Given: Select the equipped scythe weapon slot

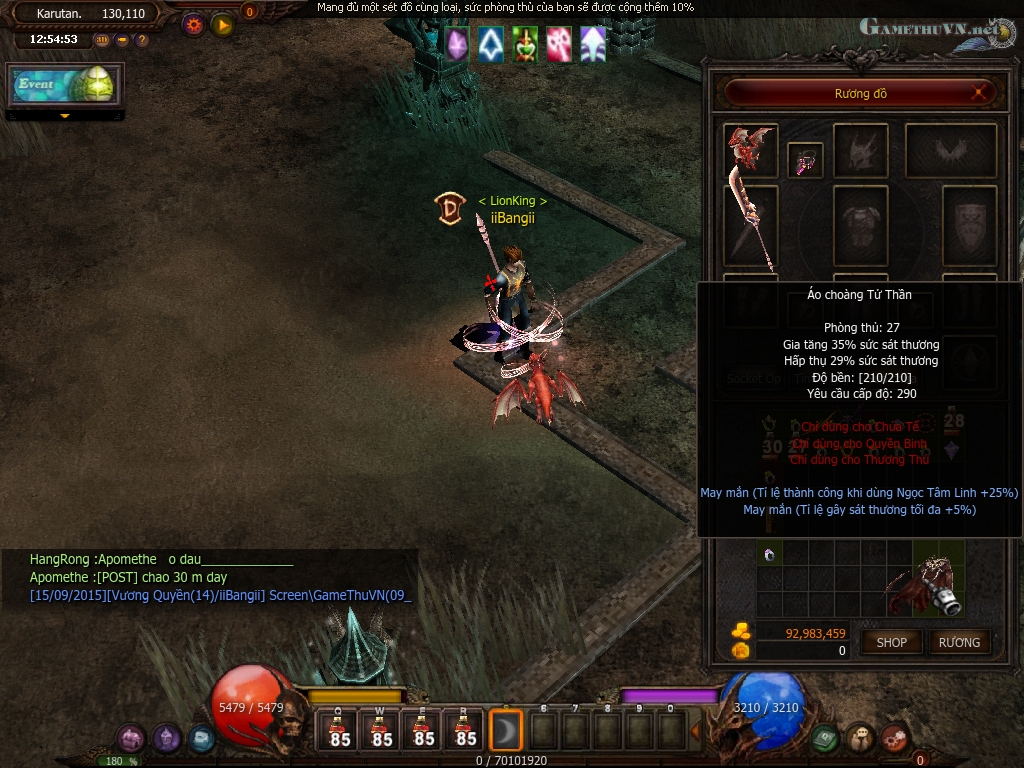Looking at the screenshot, I should click(750, 228).
